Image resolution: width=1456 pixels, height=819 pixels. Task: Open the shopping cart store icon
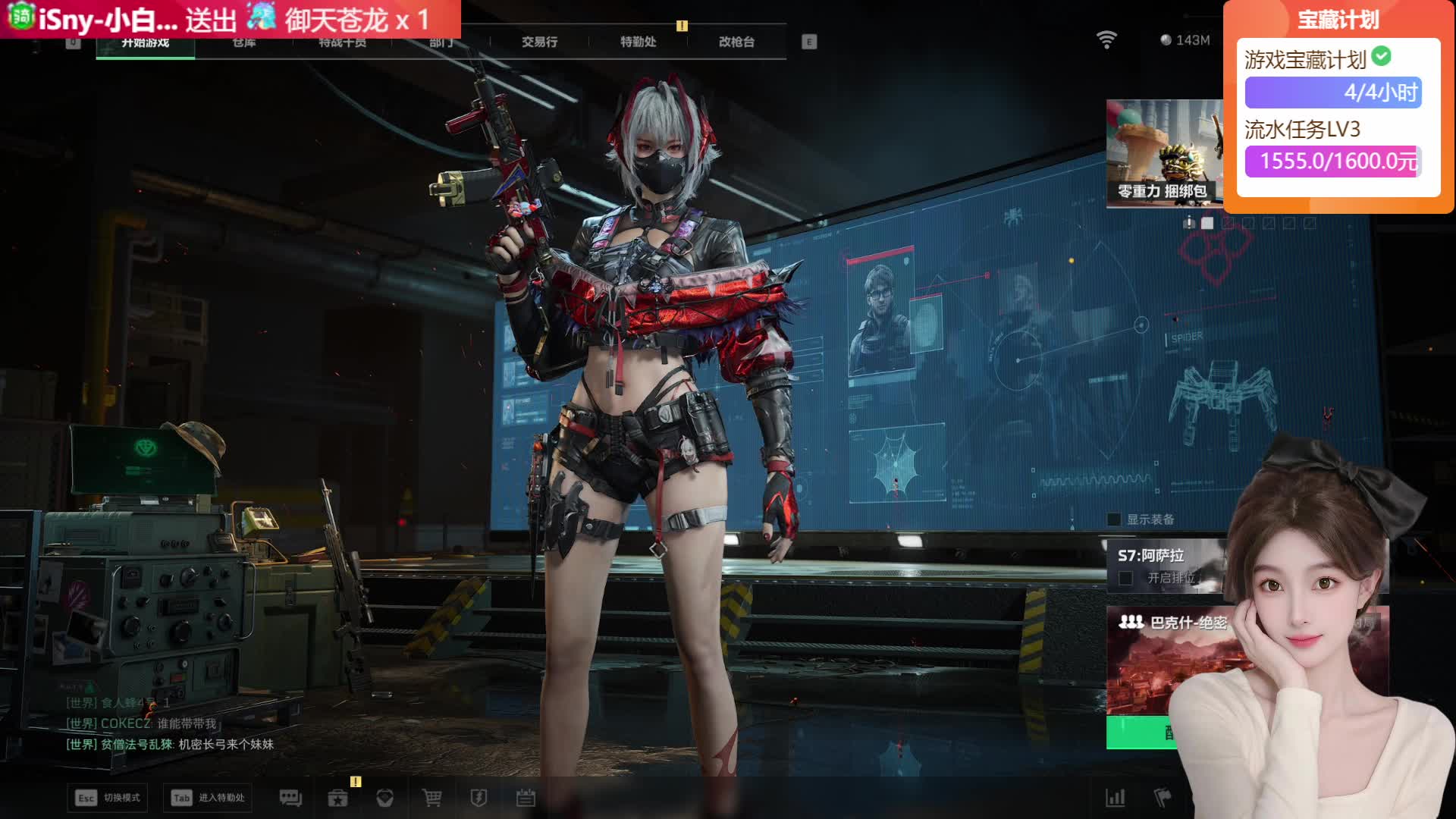tap(431, 798)
